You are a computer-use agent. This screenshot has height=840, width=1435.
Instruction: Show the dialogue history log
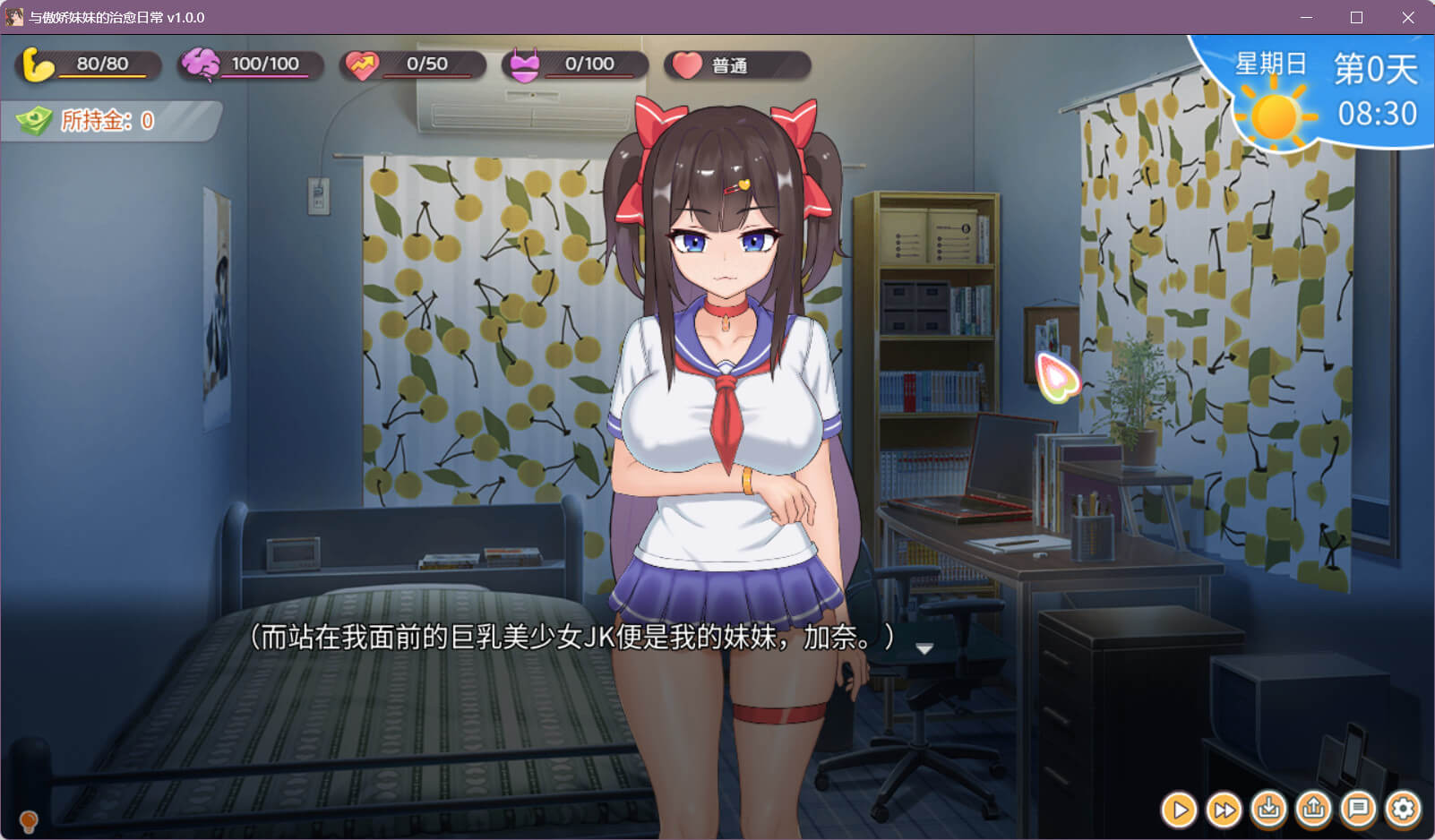pos(1358,810)
